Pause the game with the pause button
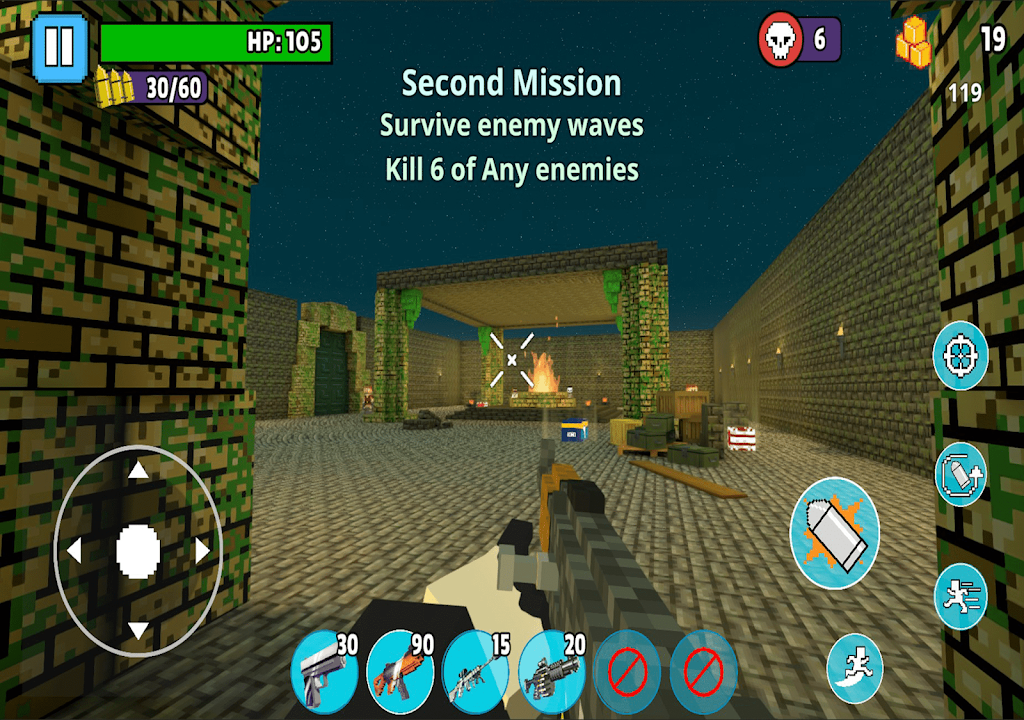This screenshot has height=720, width=1024. pyautogui.click(x=60, y=47)
